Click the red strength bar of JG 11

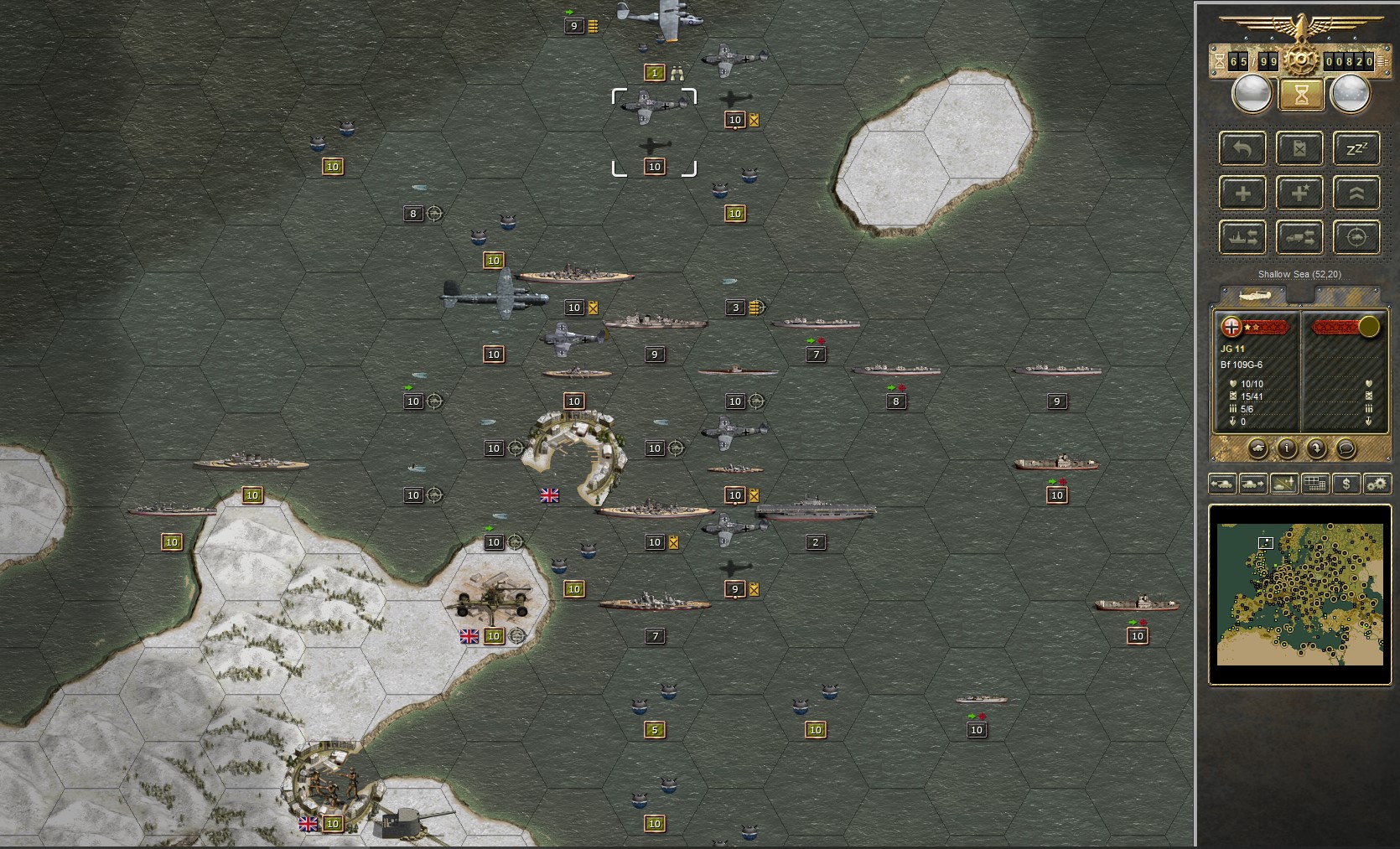pyautogui.click(x=1266, y=326)
